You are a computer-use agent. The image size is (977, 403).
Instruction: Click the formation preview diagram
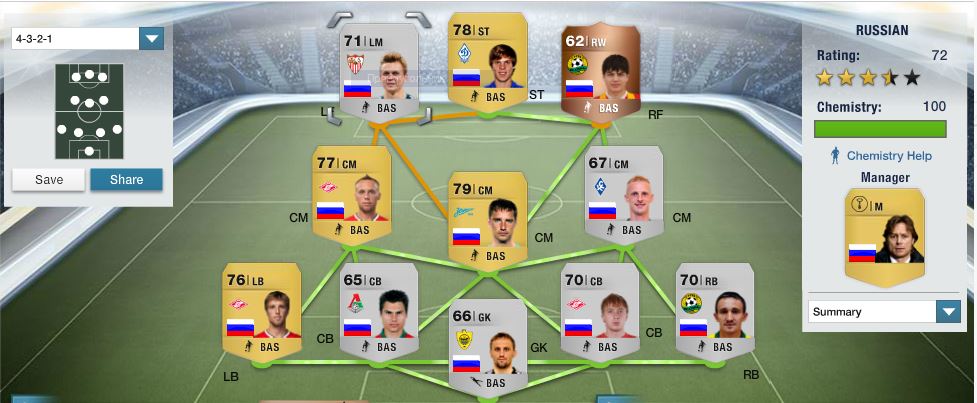[88, 111]
